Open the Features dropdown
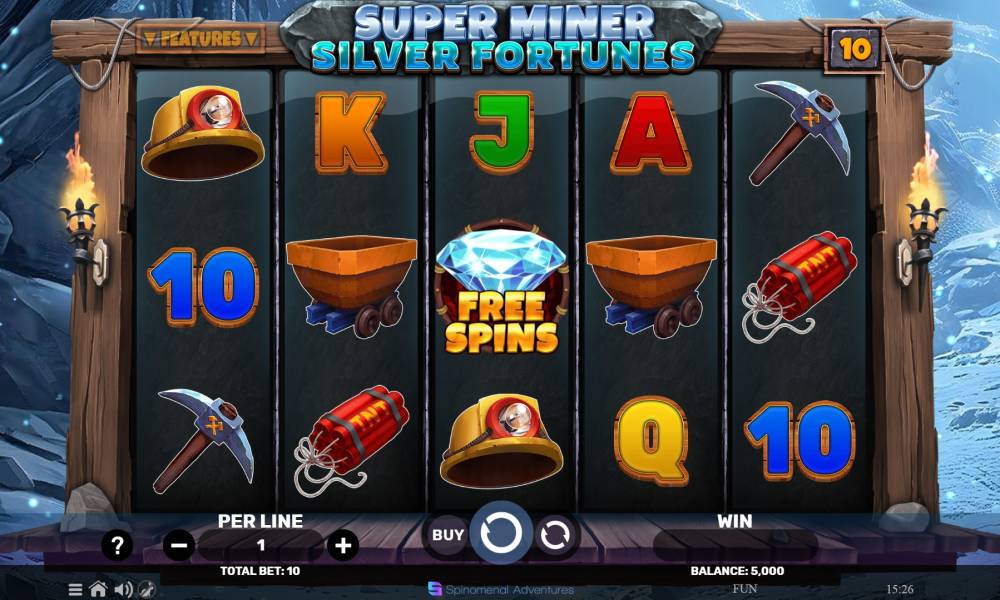Viewport: 1000px width, 600px height. click(x=200, y=39)
